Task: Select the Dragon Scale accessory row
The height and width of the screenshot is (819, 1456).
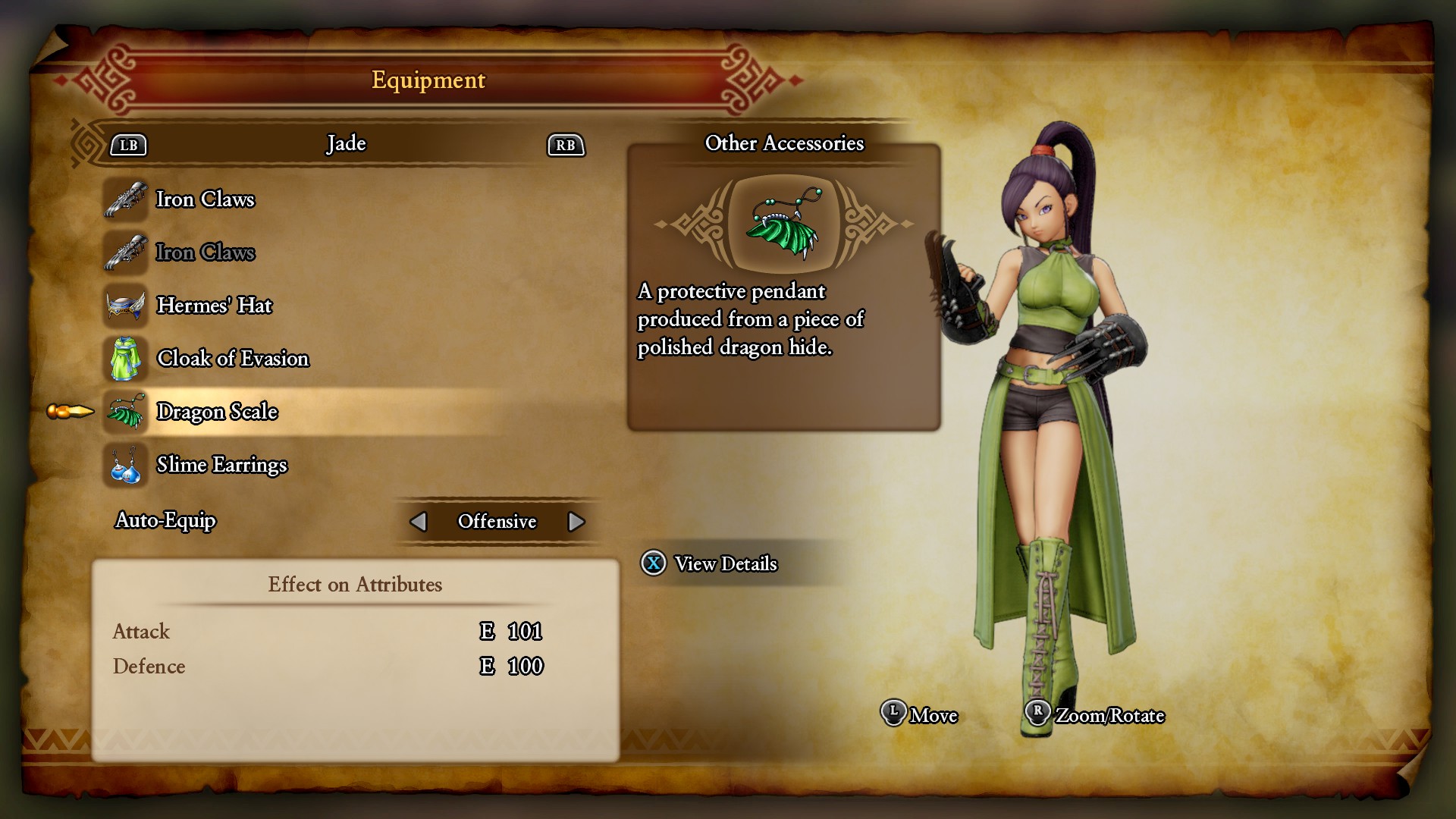Action: click(x=217, y=412)
